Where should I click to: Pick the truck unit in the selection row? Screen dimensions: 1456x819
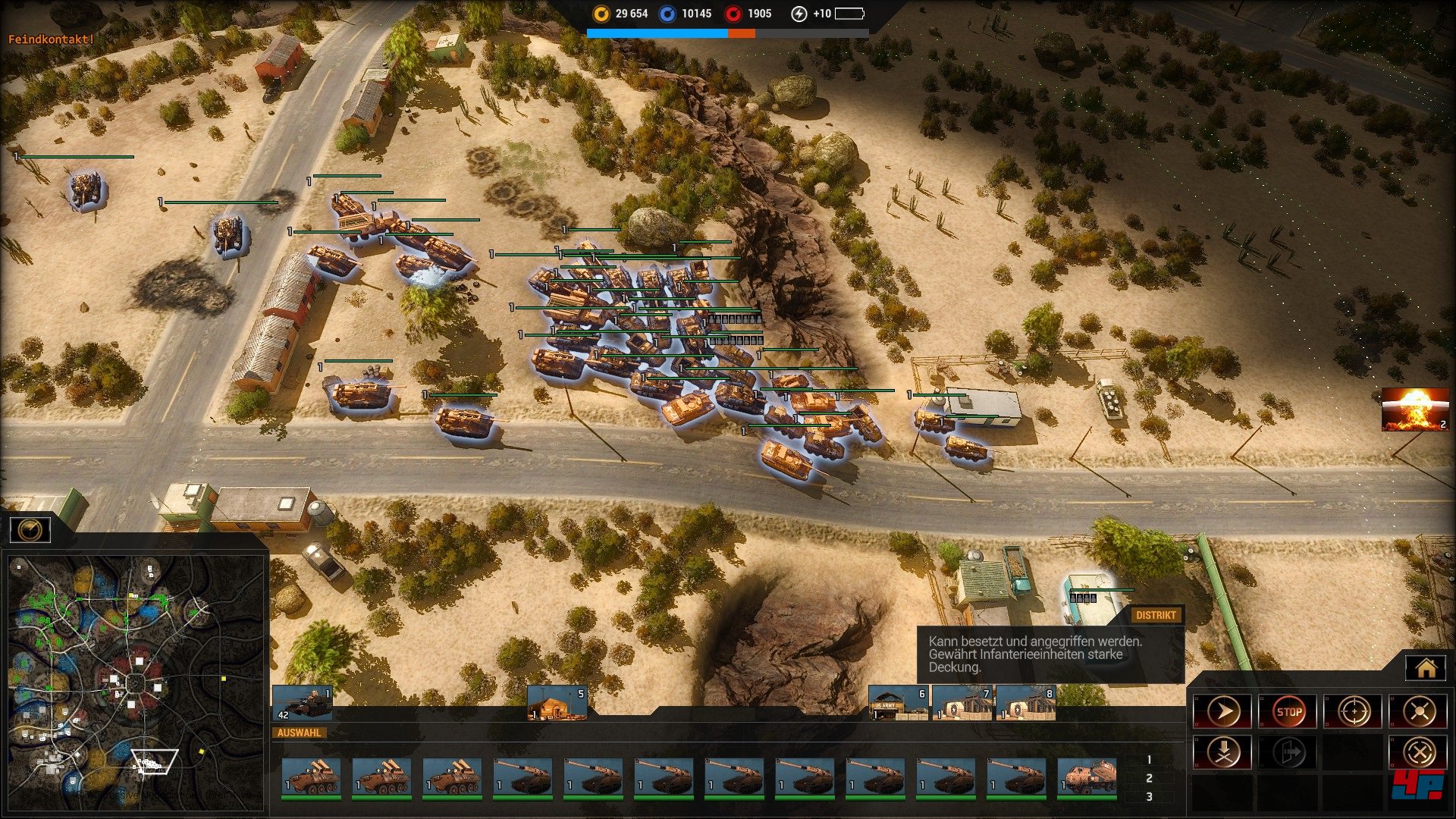point(1087,778)
